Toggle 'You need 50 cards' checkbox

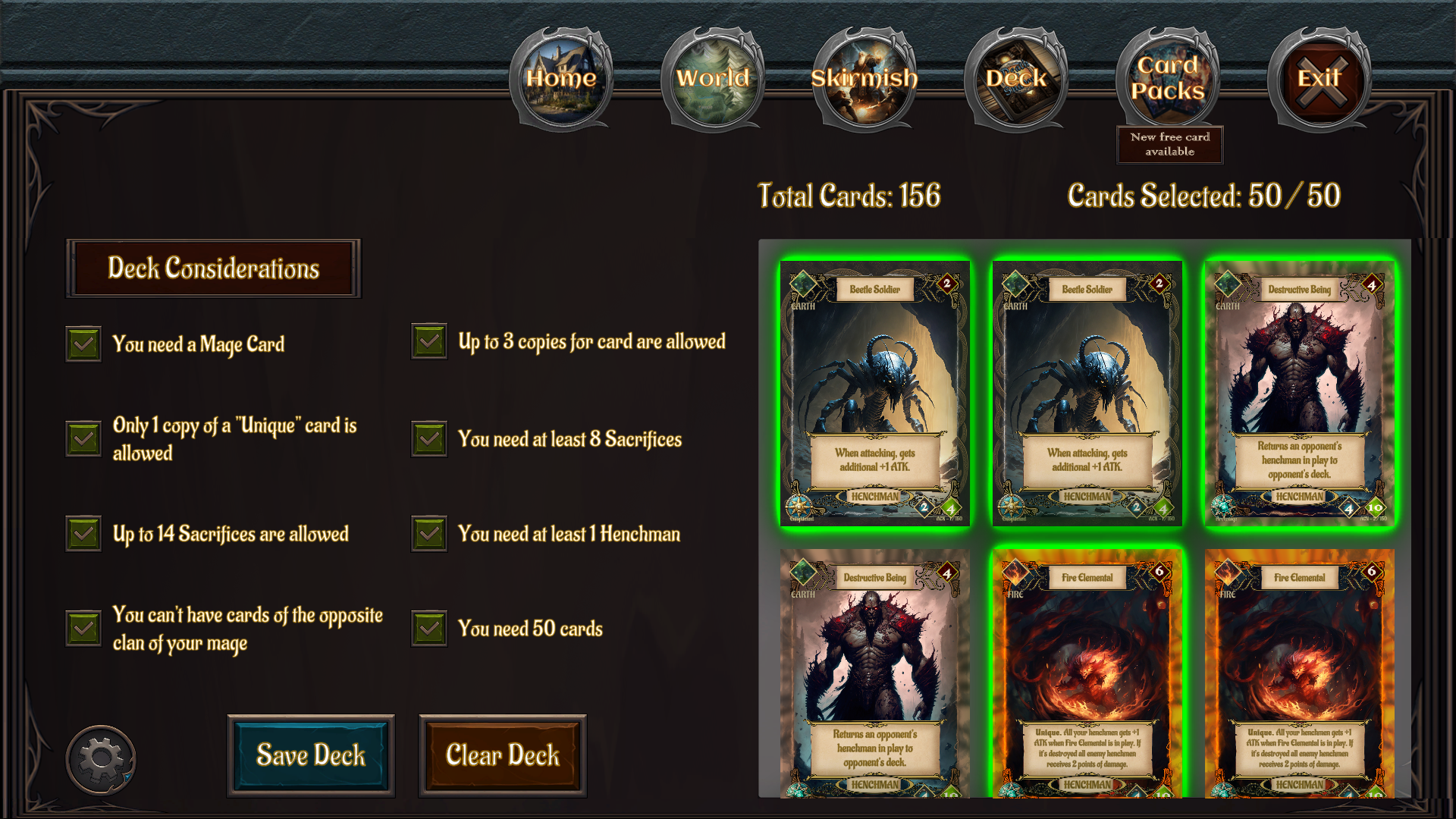tap(428, 629)
